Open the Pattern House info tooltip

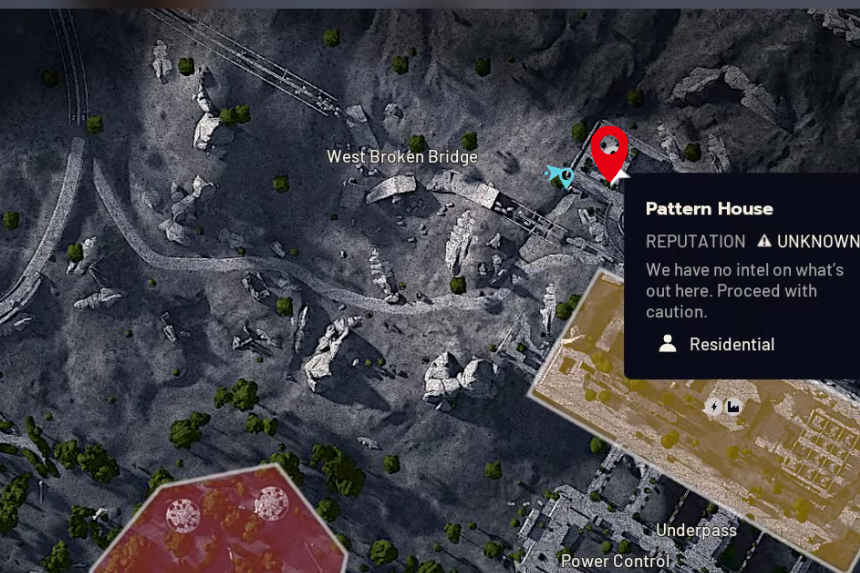(x=740, y=275)
